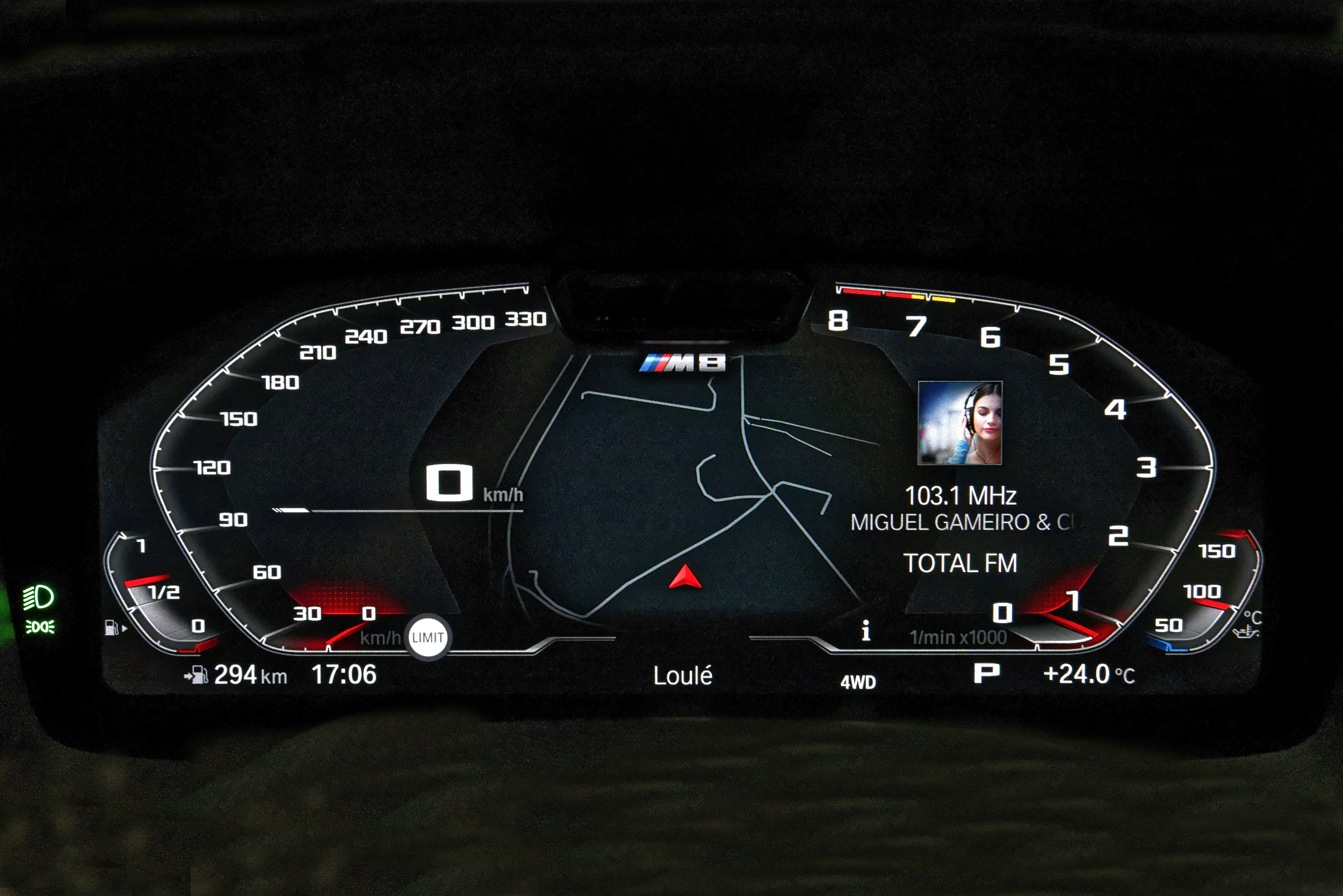Click the M8 logo badge

pyautogui.click(x=683, y=362)
